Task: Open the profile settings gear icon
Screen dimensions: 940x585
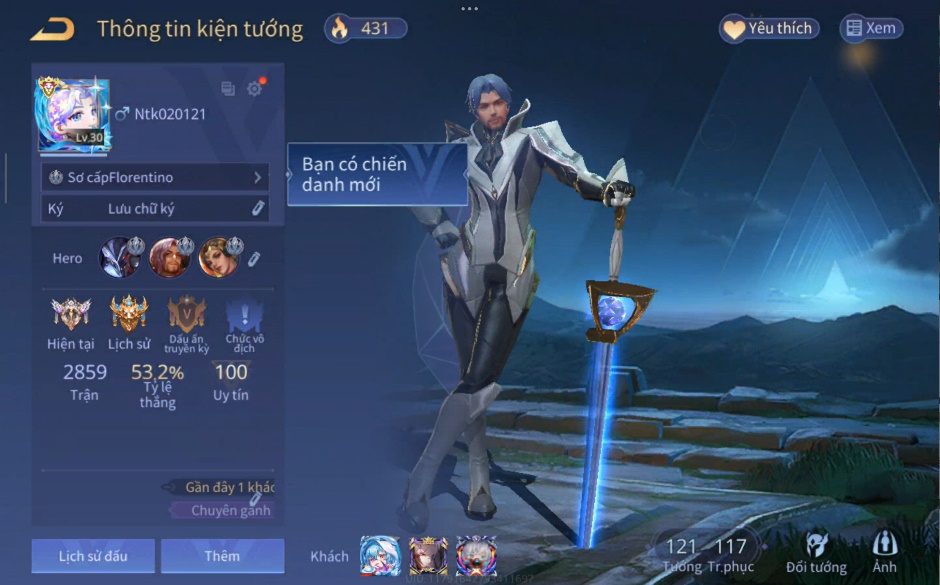Action: click(255, 89)
